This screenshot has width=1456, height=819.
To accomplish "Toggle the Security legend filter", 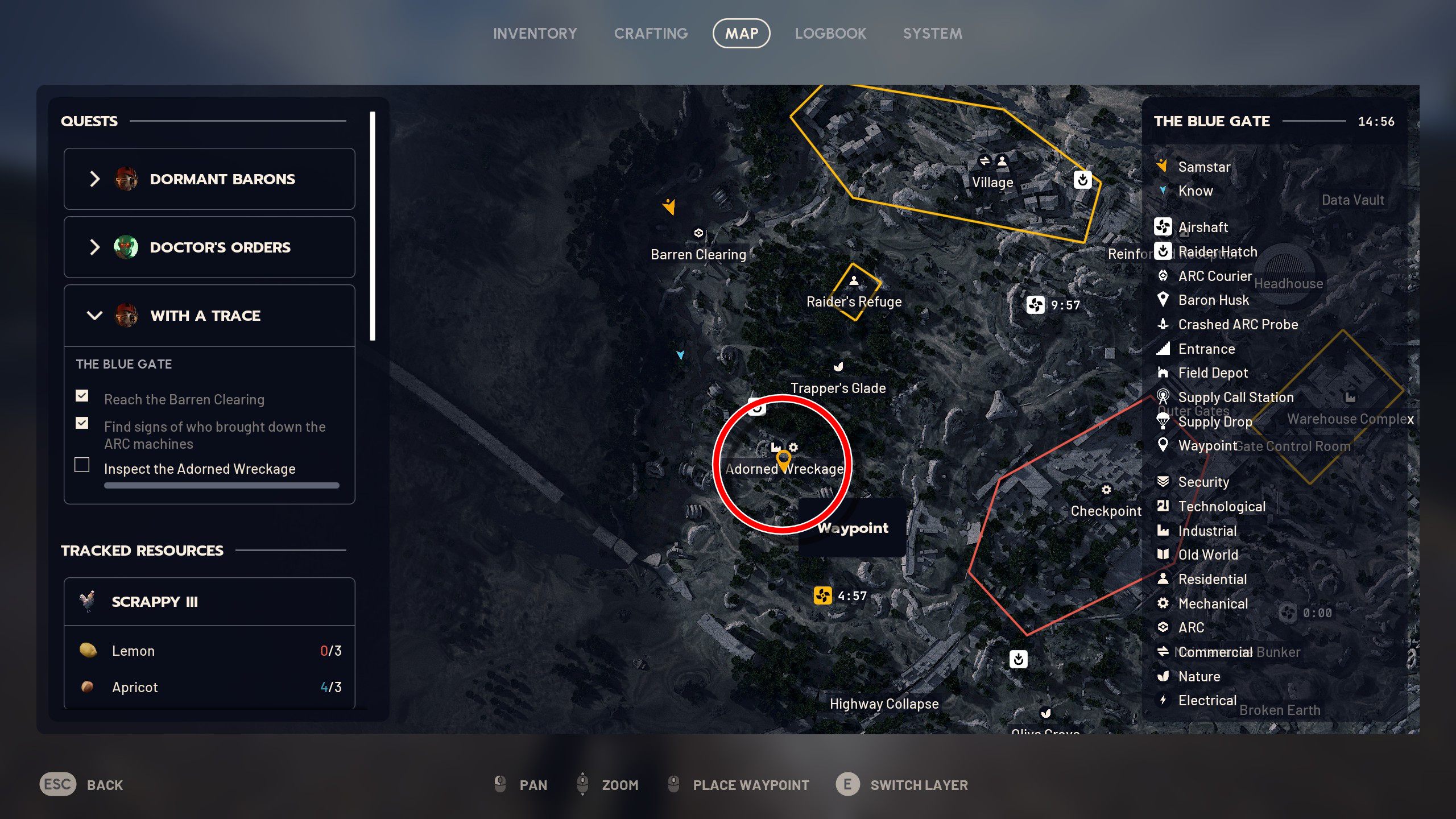I will (x=1203, y=482).
